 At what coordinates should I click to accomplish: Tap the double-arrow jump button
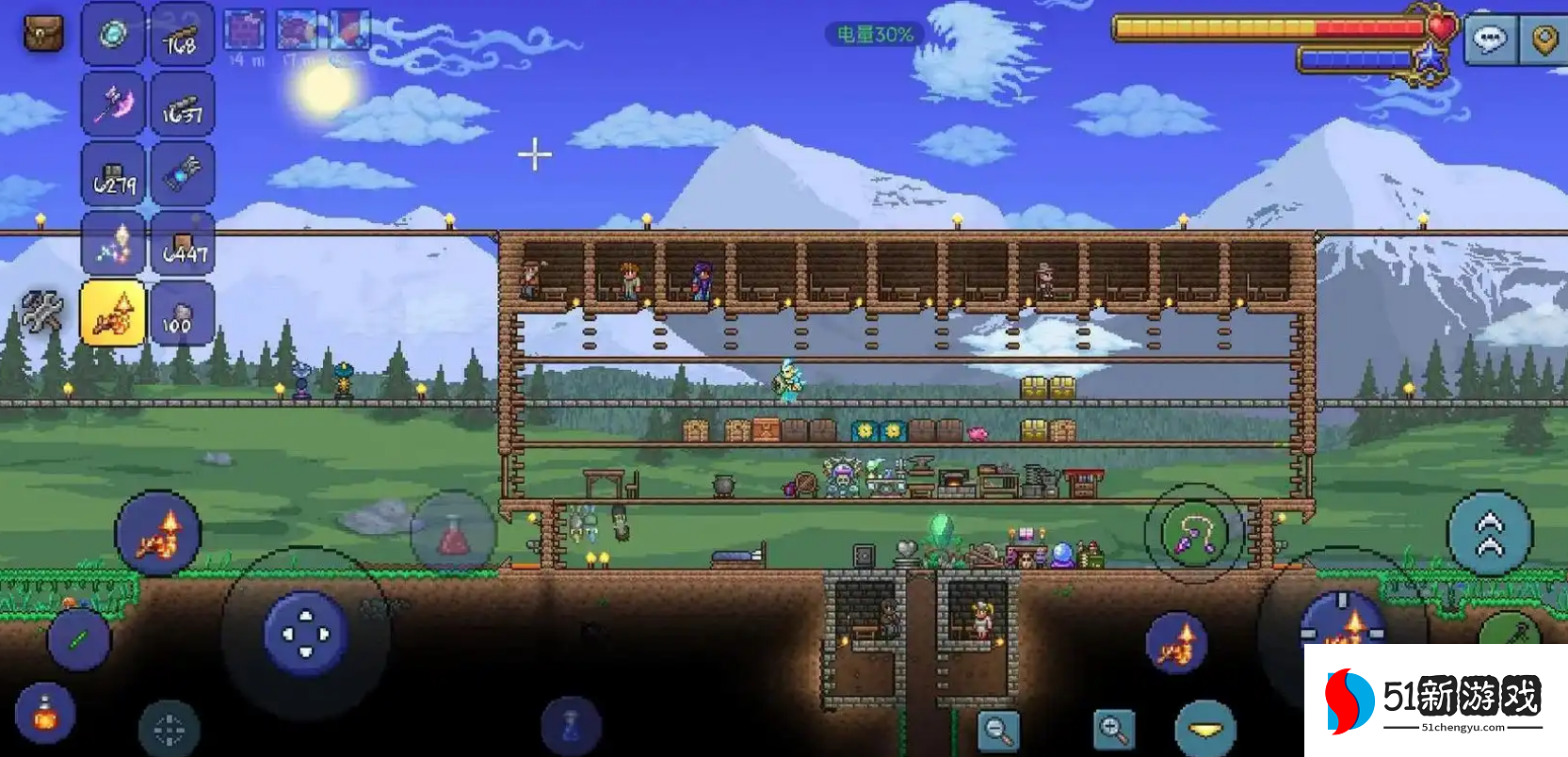click(x=1489, y=534)
